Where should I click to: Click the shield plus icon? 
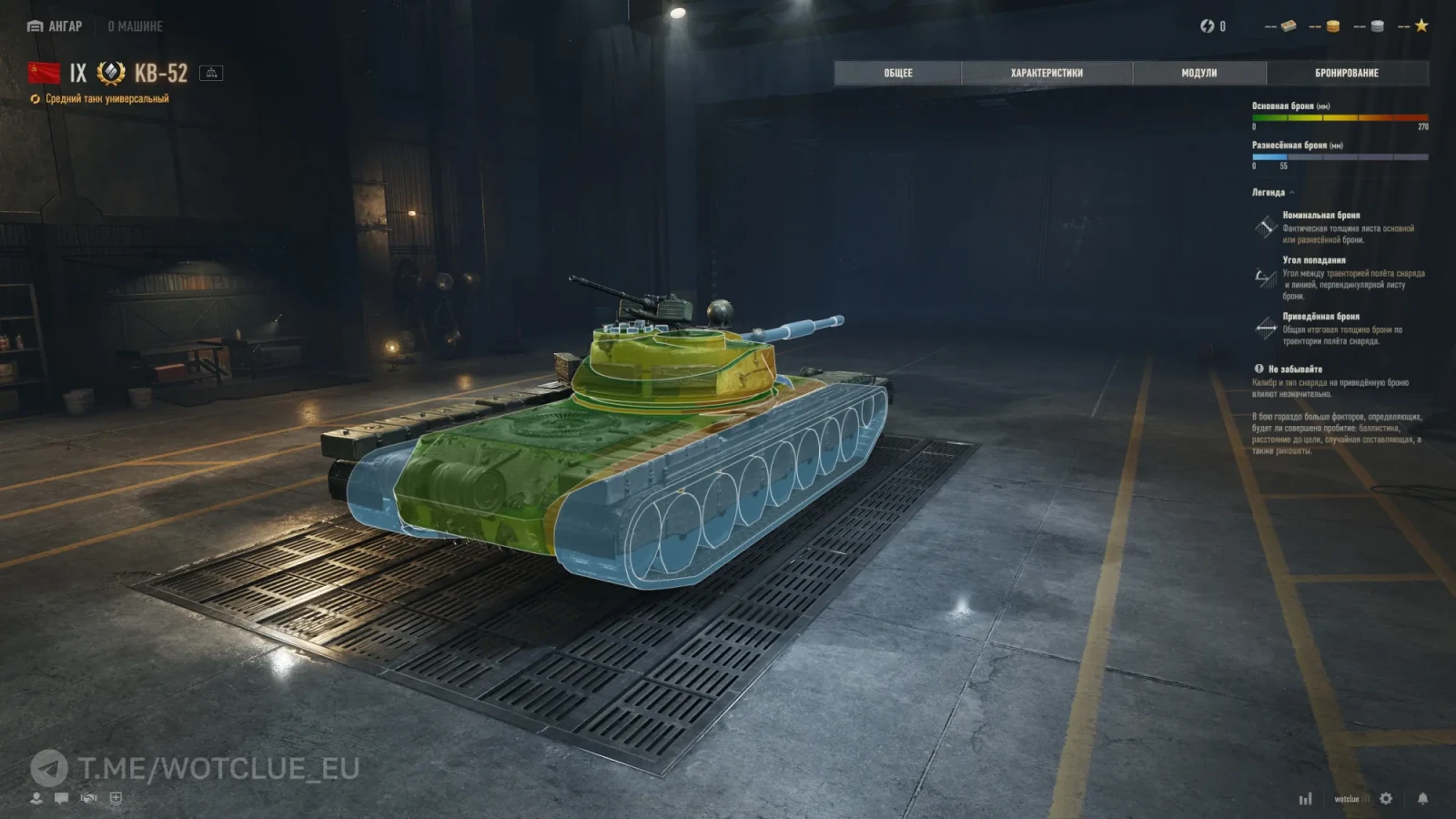click(116, 798)
